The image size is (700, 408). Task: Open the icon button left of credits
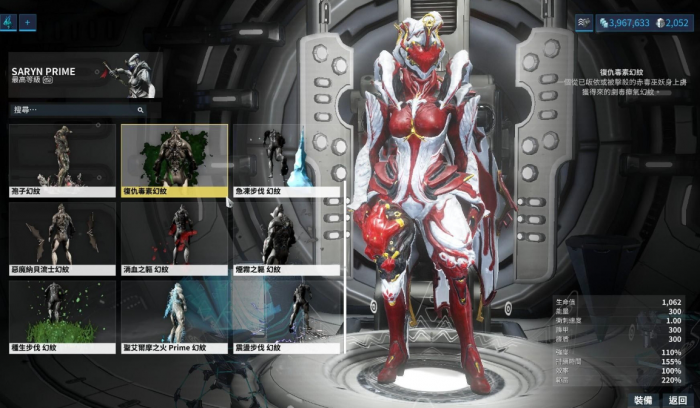[584, 21]
